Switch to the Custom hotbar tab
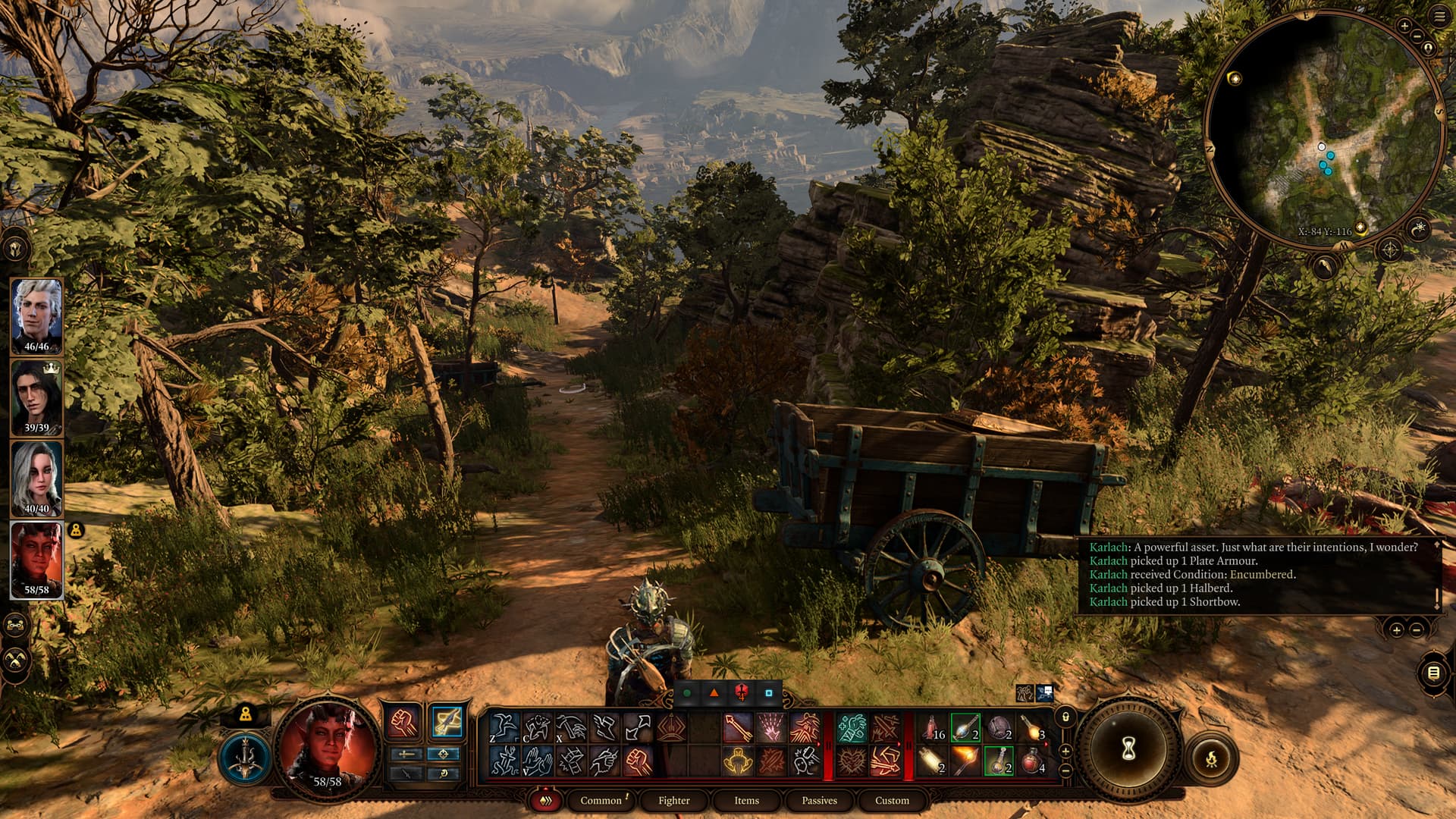1456x819 pixels. tap(892, 800)
